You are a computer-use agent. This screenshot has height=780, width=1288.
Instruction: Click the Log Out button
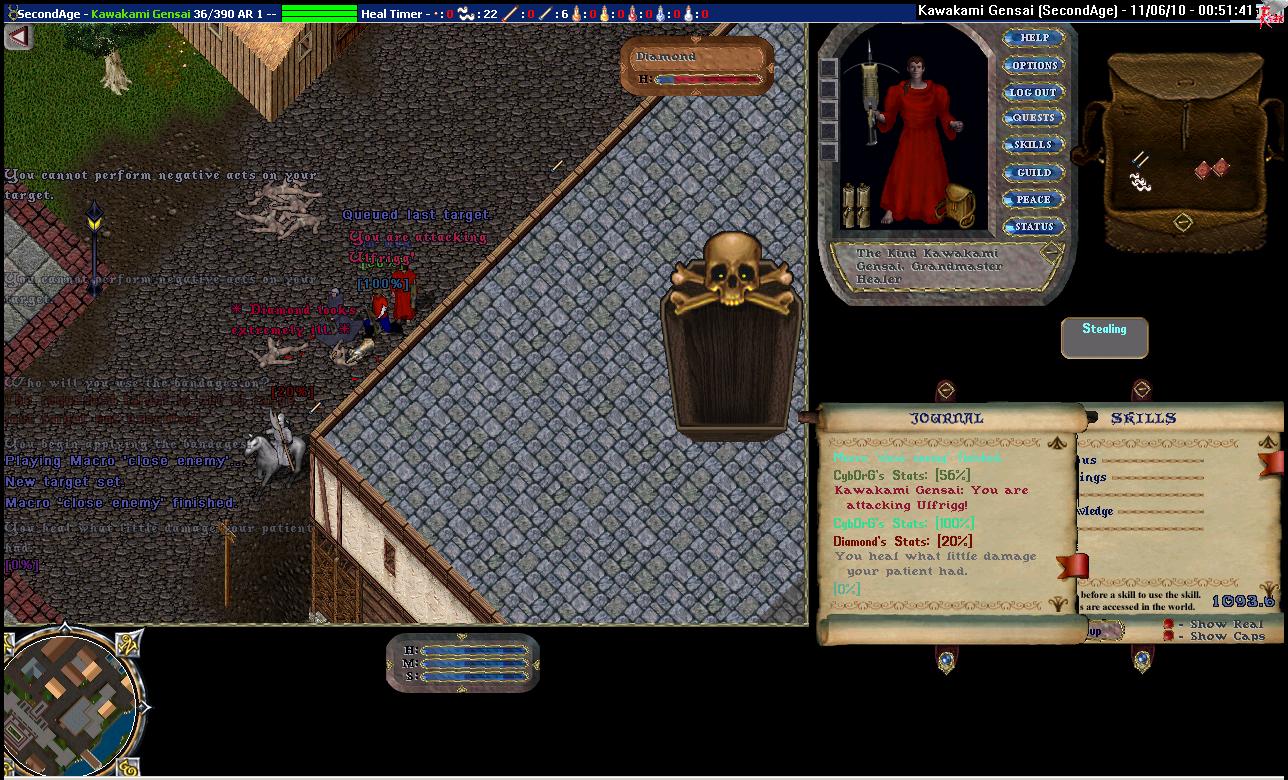tap(1033, 92)
